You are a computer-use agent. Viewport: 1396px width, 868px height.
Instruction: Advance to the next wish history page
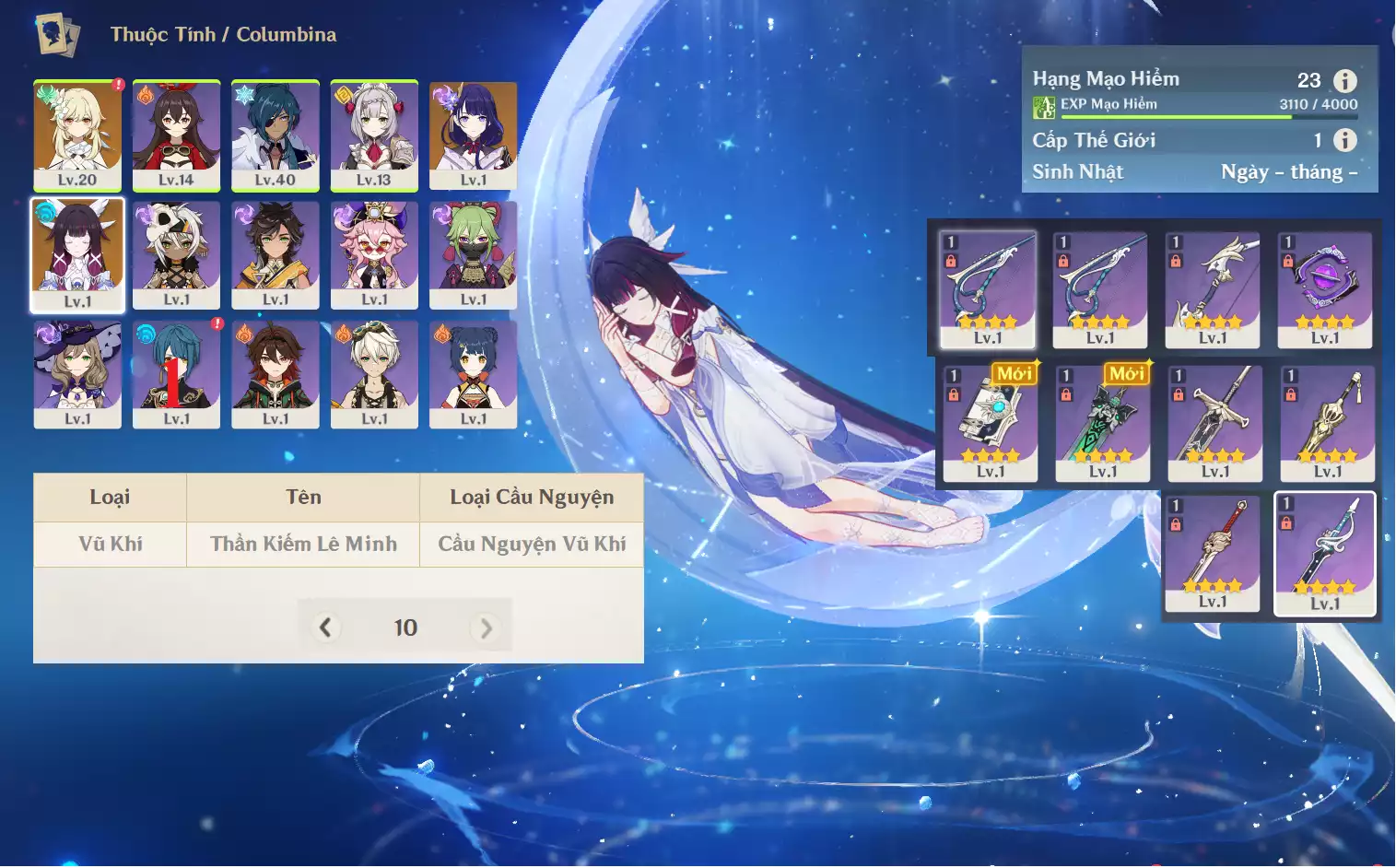[x=486, y=628]
